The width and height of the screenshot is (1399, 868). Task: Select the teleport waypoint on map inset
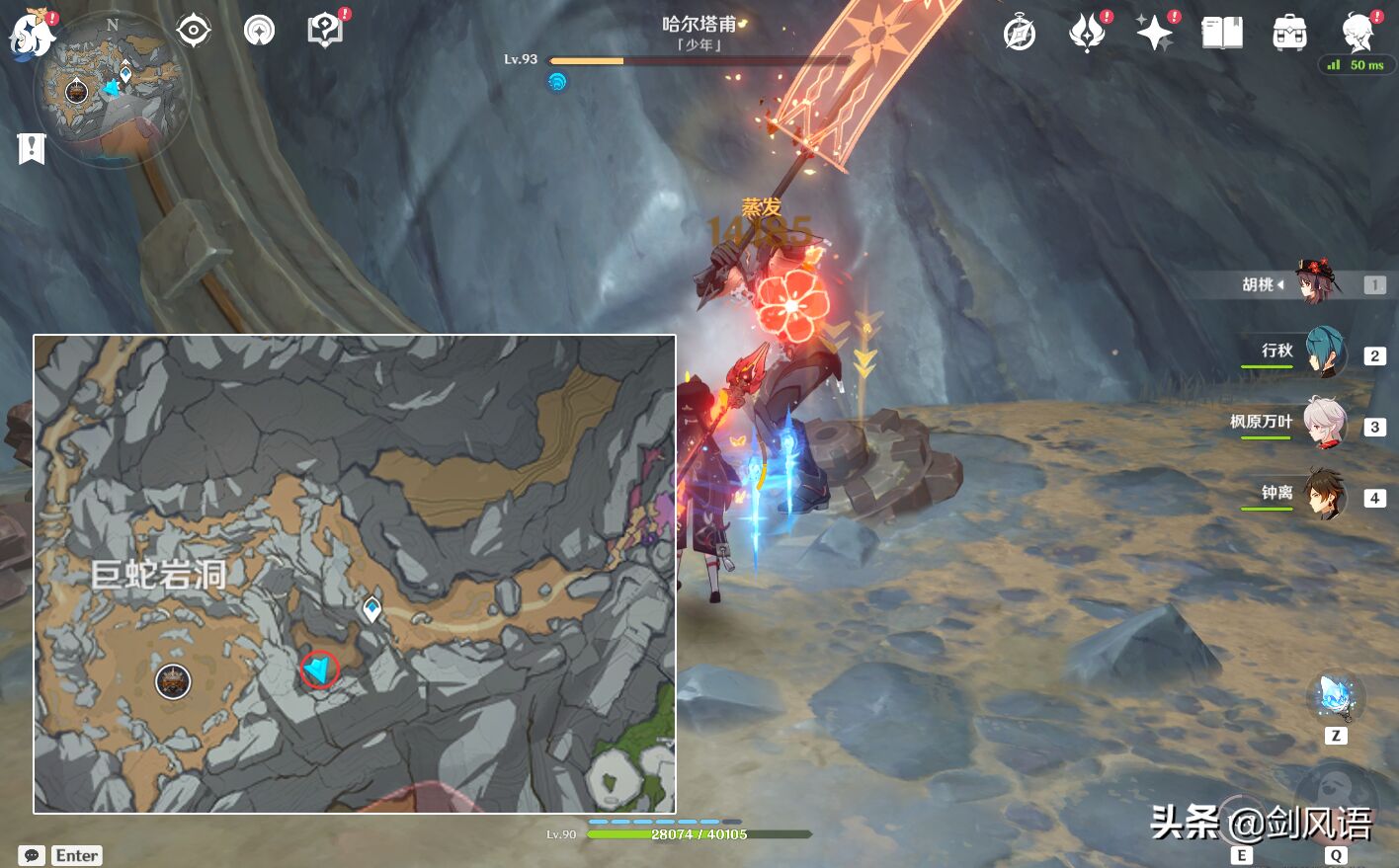(x=371, y=608)
